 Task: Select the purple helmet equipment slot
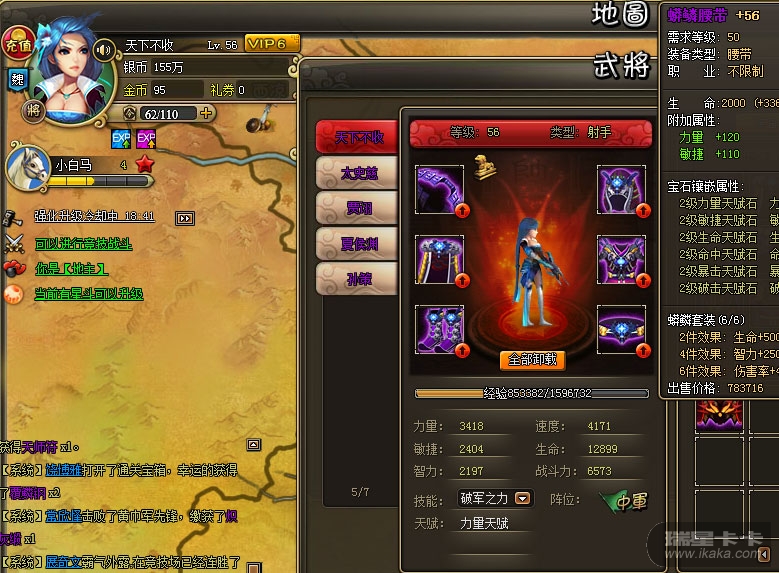[x=621, y=190]
